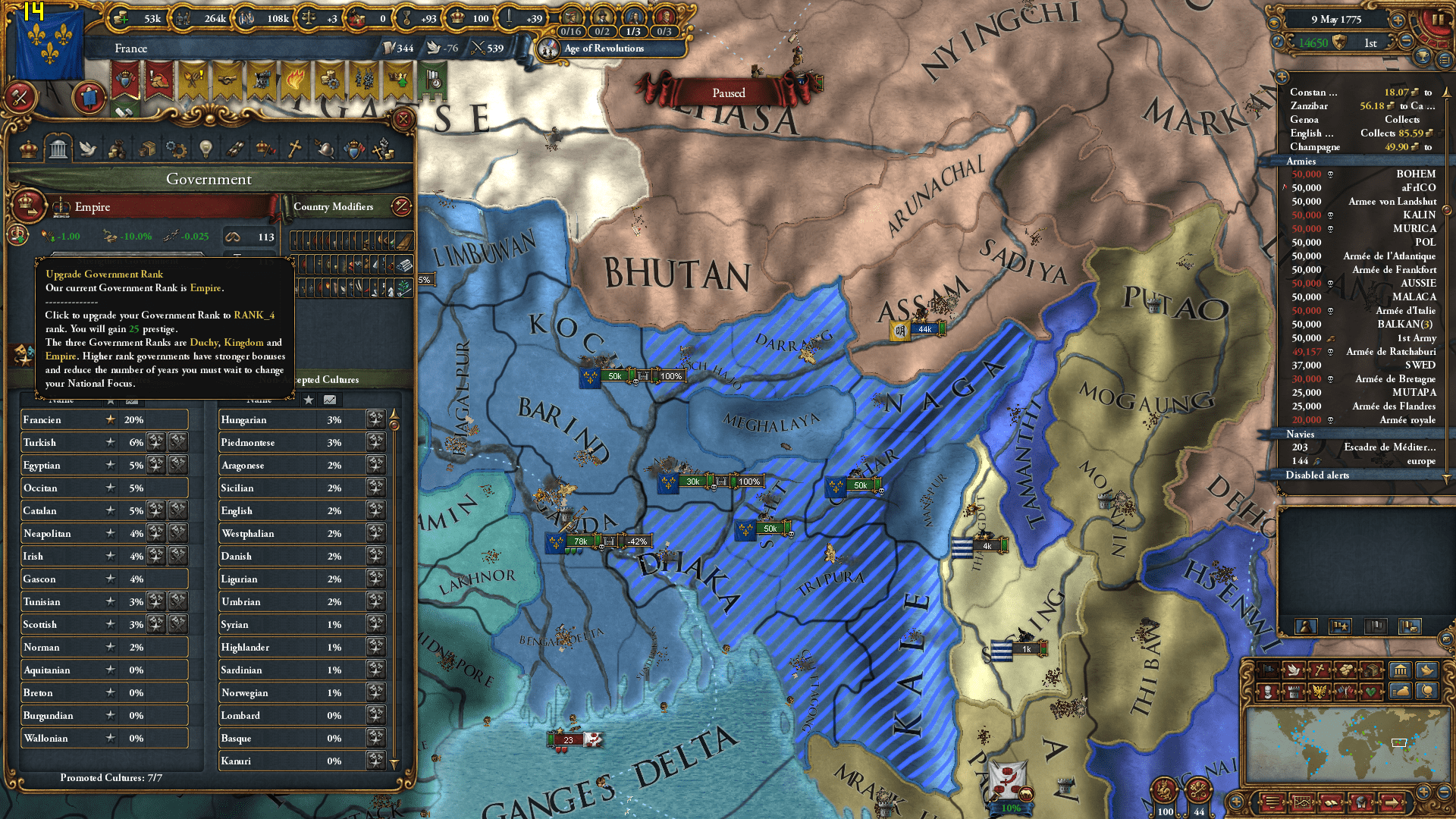This screenshot has height=819, width=1456.
Task: Open the Ideas tab with the lightbulb icon
Action: tap(206, 149)
